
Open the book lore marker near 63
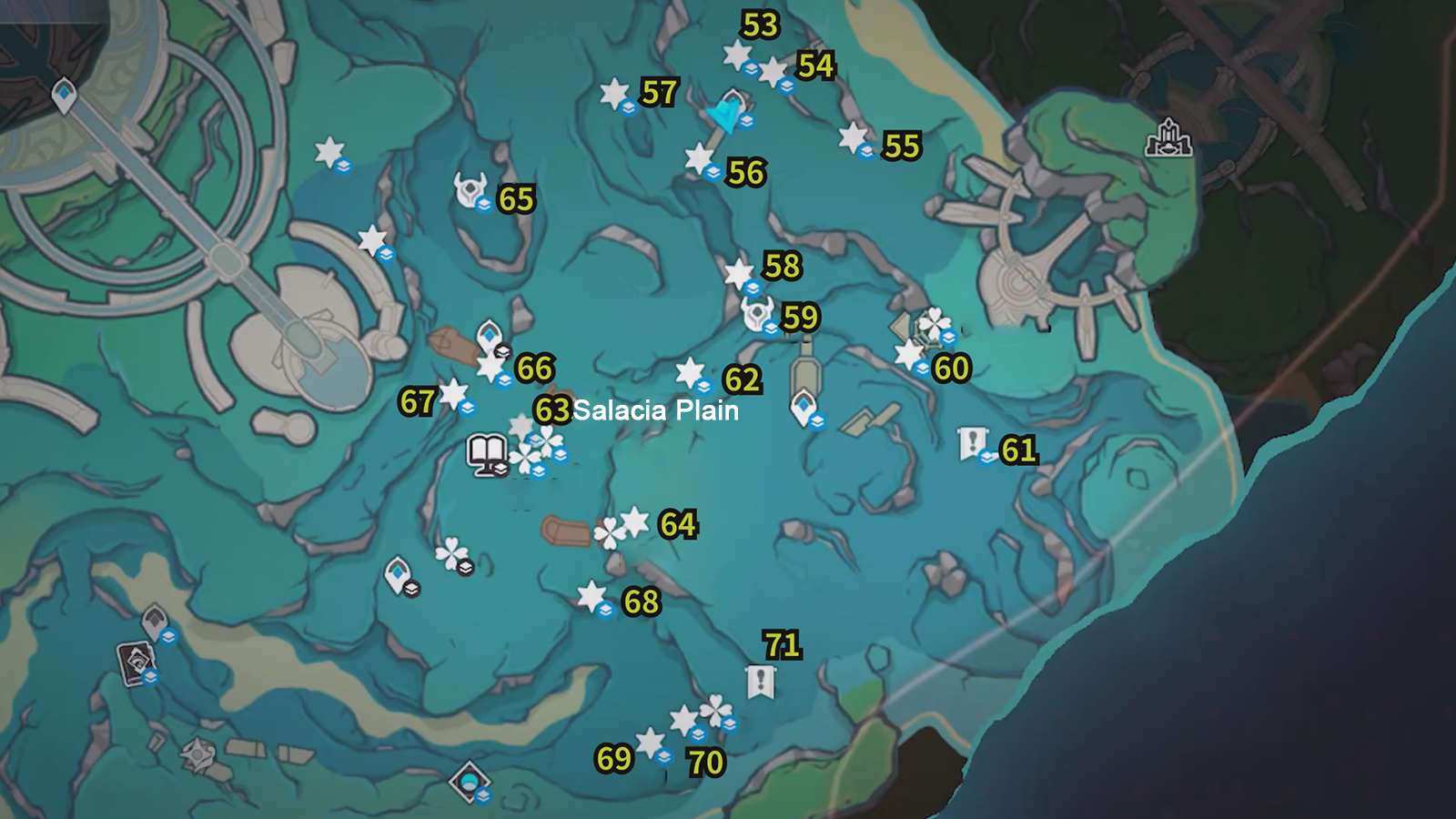pos(487,450)
